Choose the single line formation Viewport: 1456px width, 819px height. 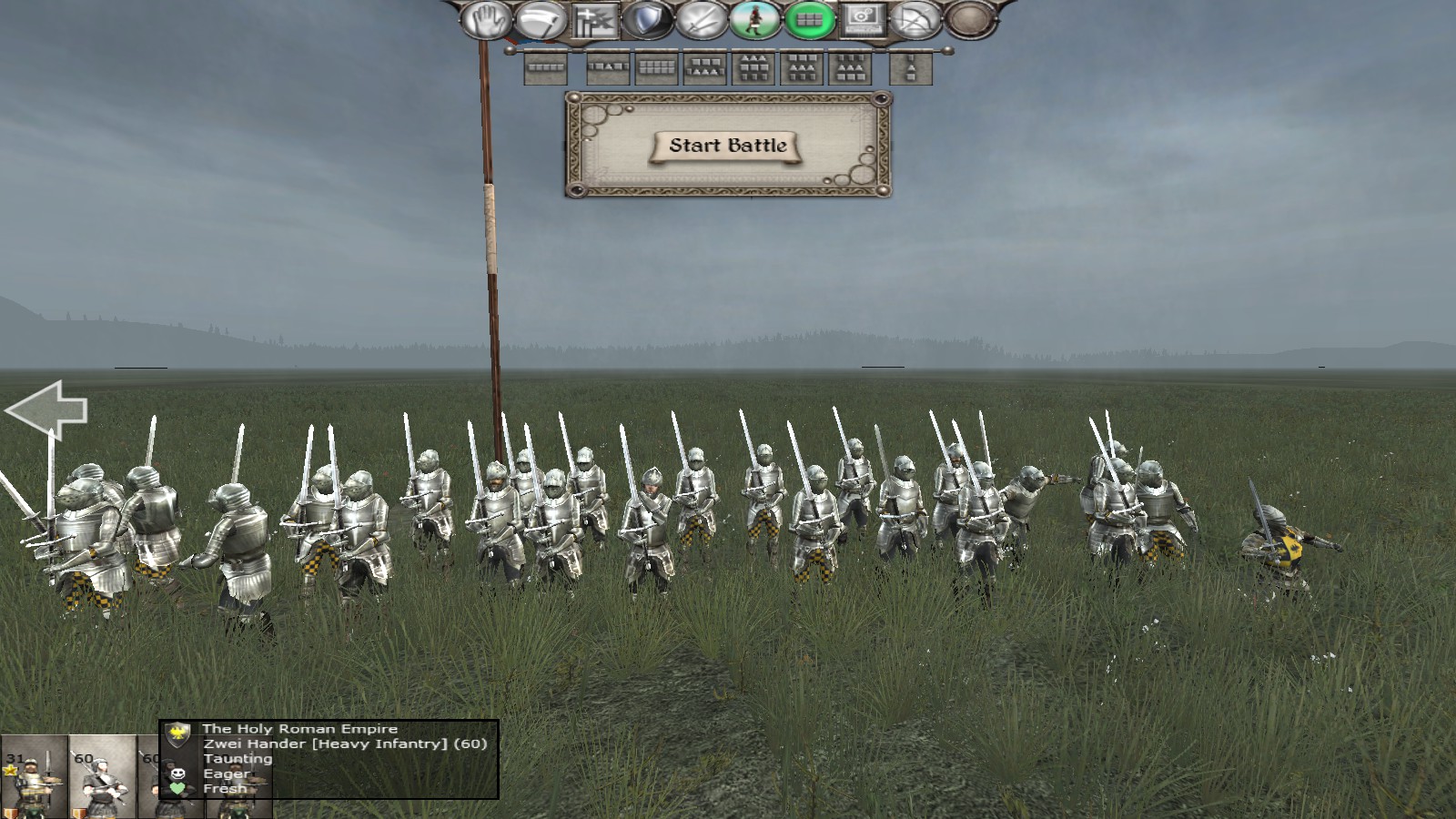546,67
